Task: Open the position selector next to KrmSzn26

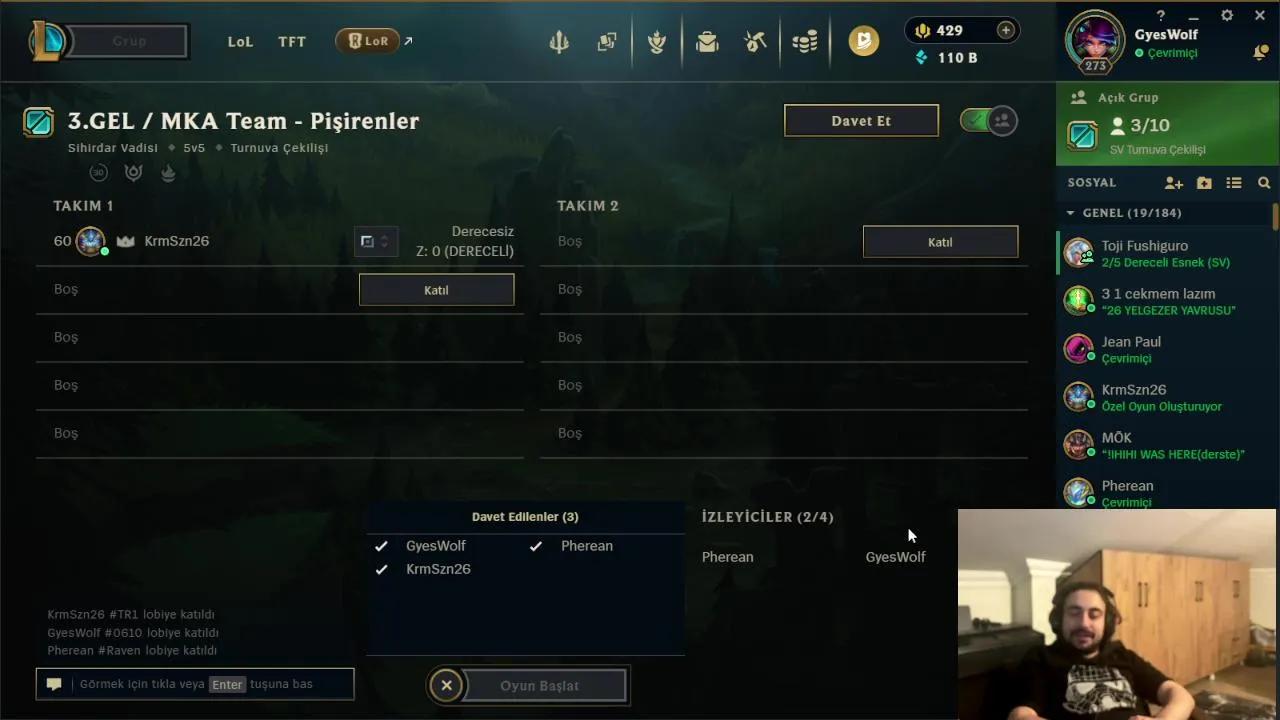Action: coord(376,241)
